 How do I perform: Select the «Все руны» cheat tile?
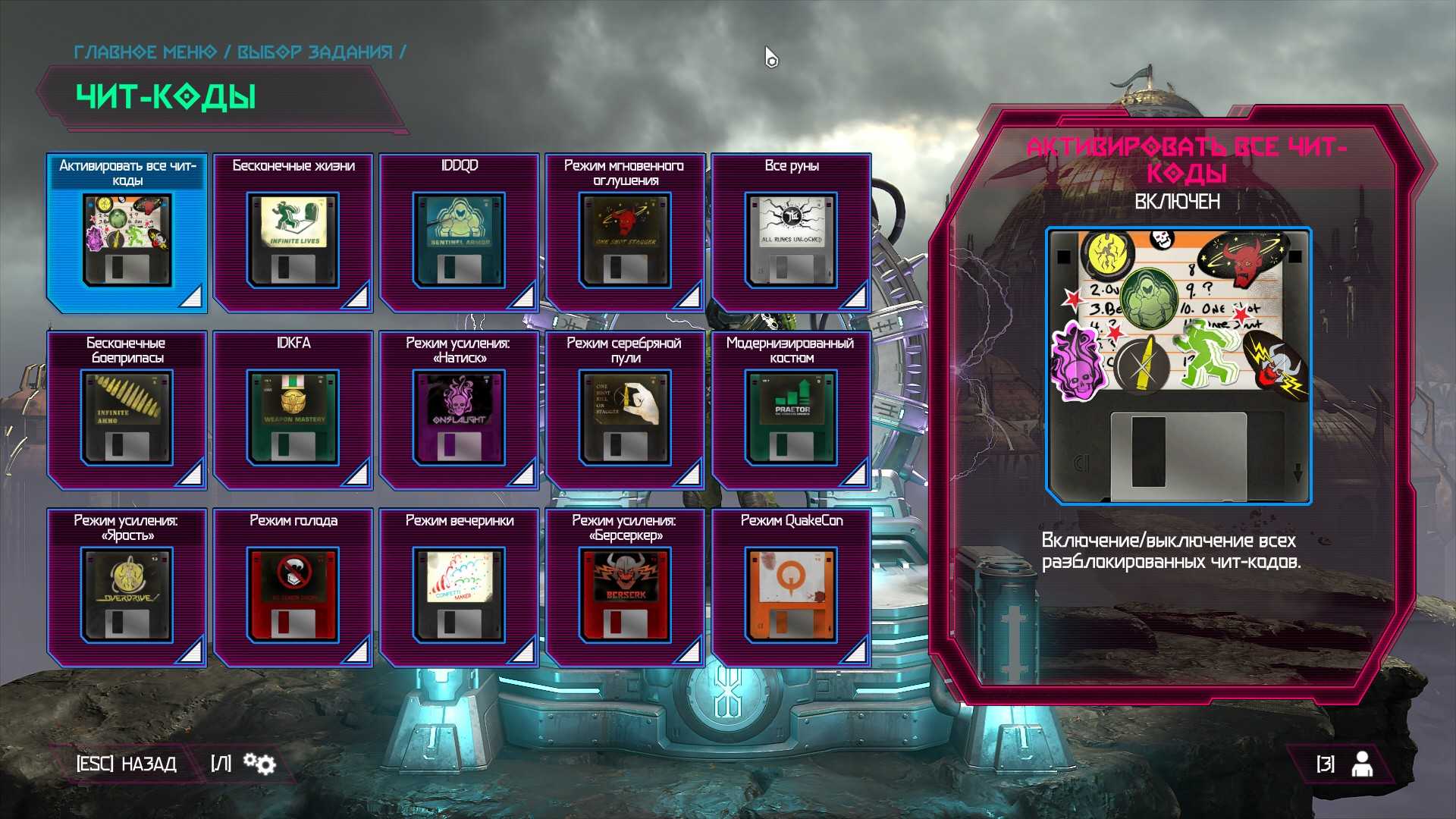coord(792,234)
